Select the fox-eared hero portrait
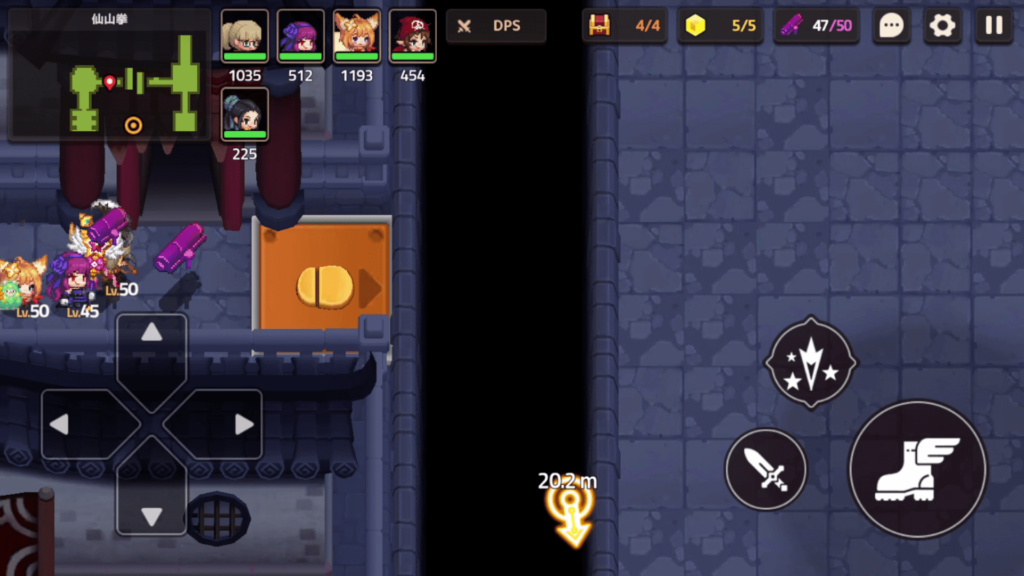1024x576 pixels. click(x=357, y=37)
